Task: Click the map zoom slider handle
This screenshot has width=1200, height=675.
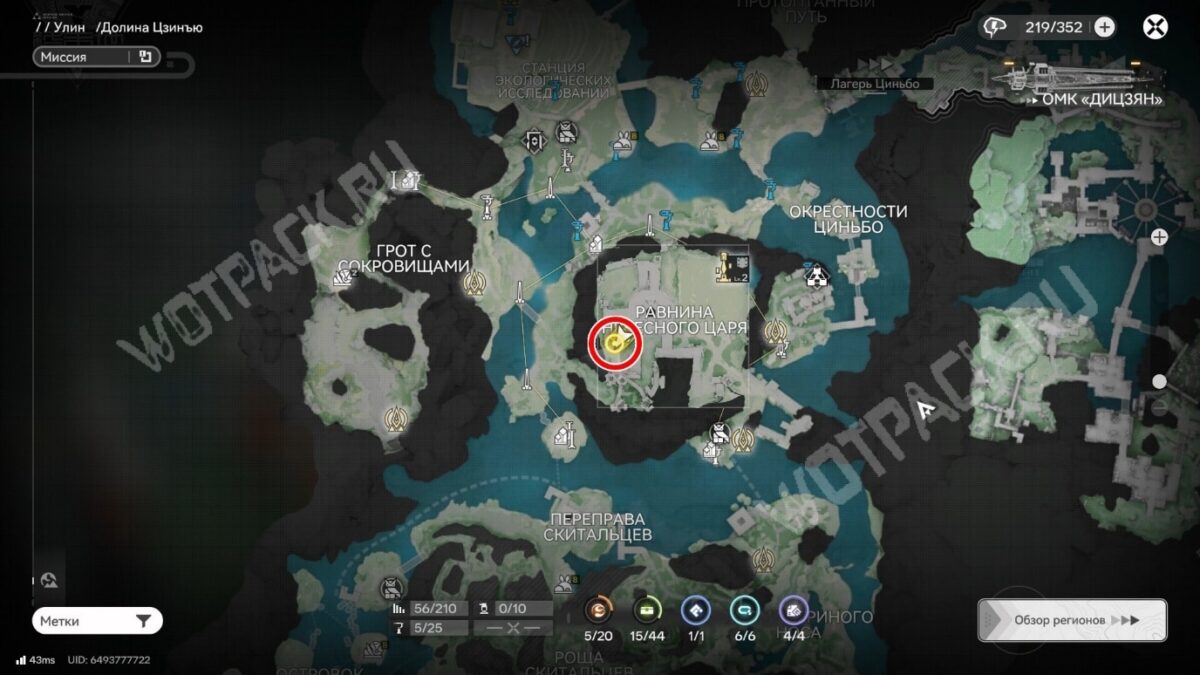Action: [x=1159, y=382]
